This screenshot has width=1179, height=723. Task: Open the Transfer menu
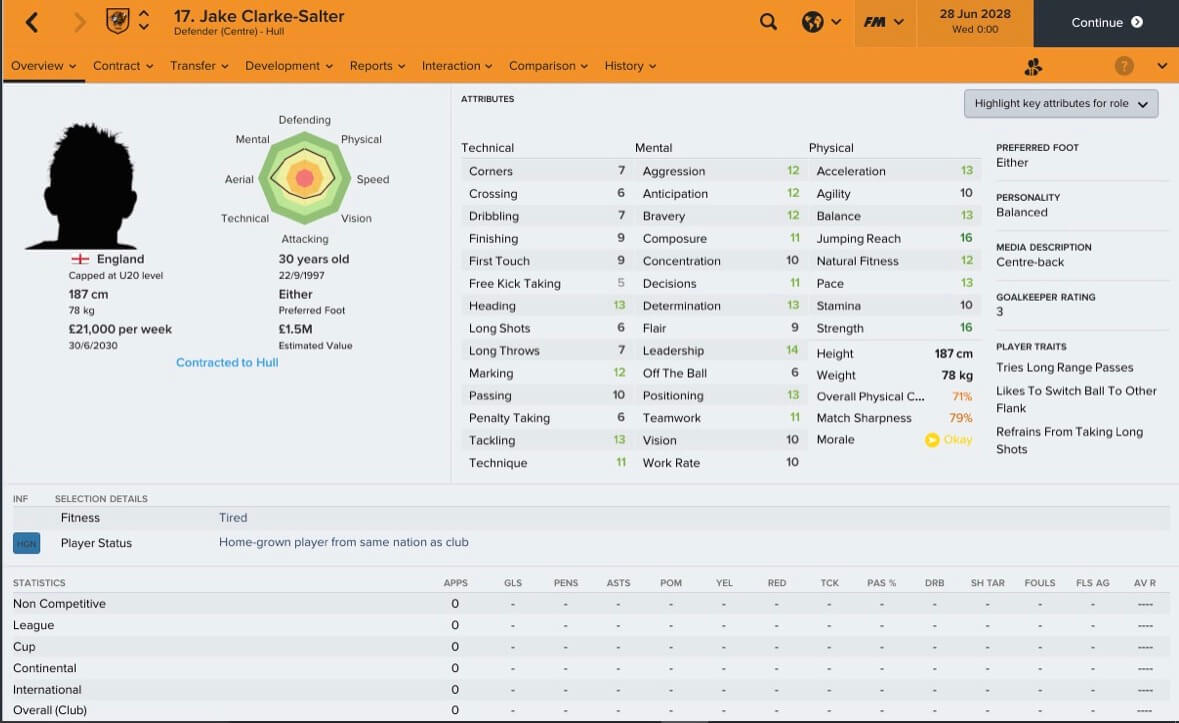199,66
